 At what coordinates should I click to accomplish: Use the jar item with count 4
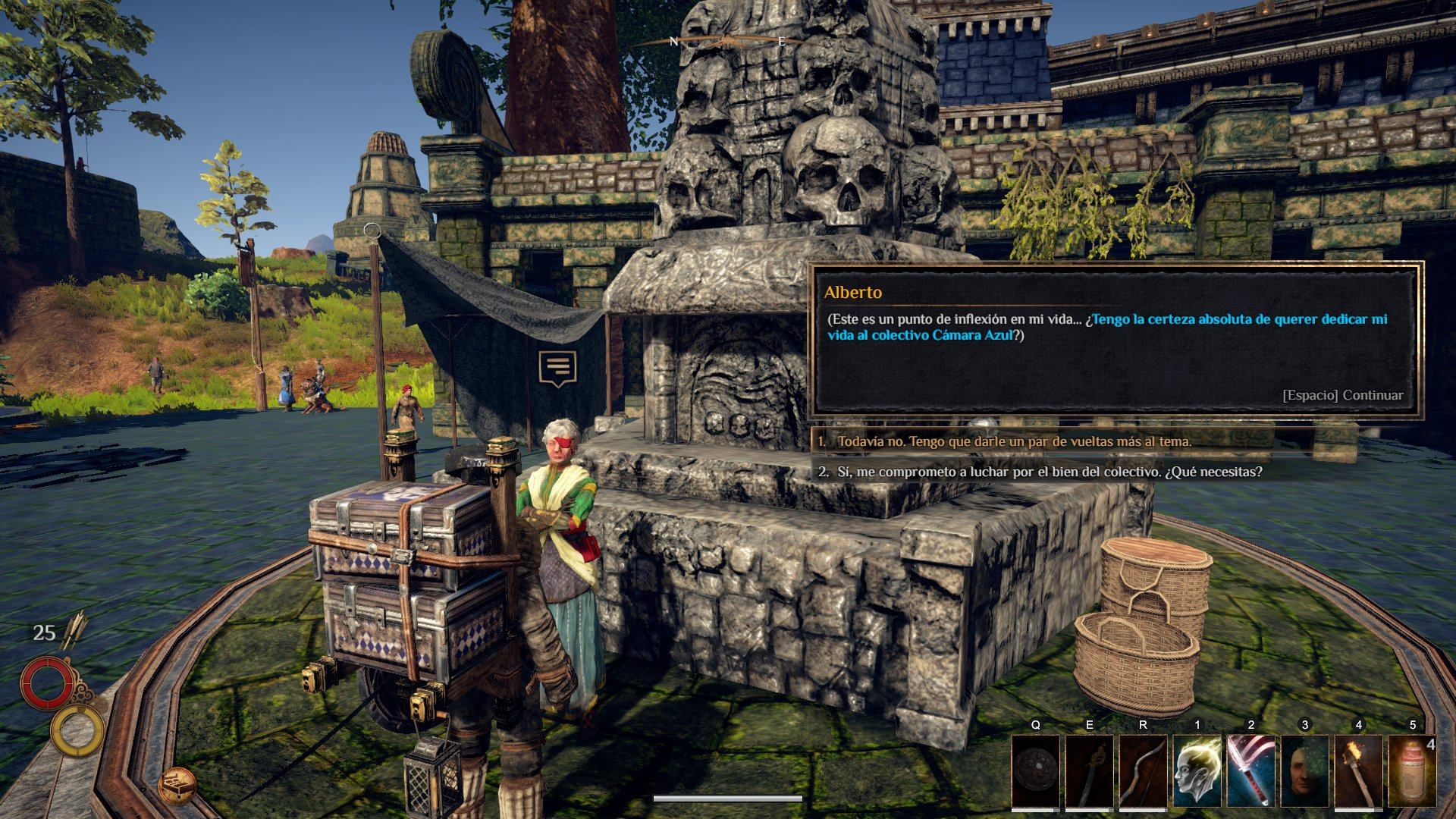click(x=1412, y=770)
